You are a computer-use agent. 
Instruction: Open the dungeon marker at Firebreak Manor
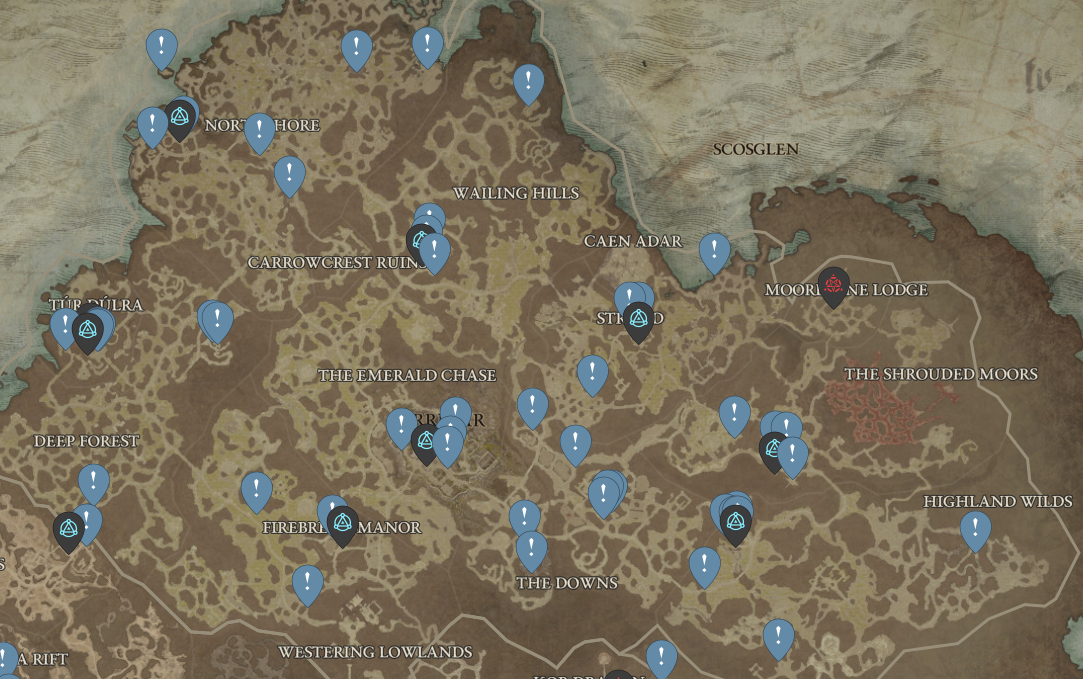(x=342, y=524)
